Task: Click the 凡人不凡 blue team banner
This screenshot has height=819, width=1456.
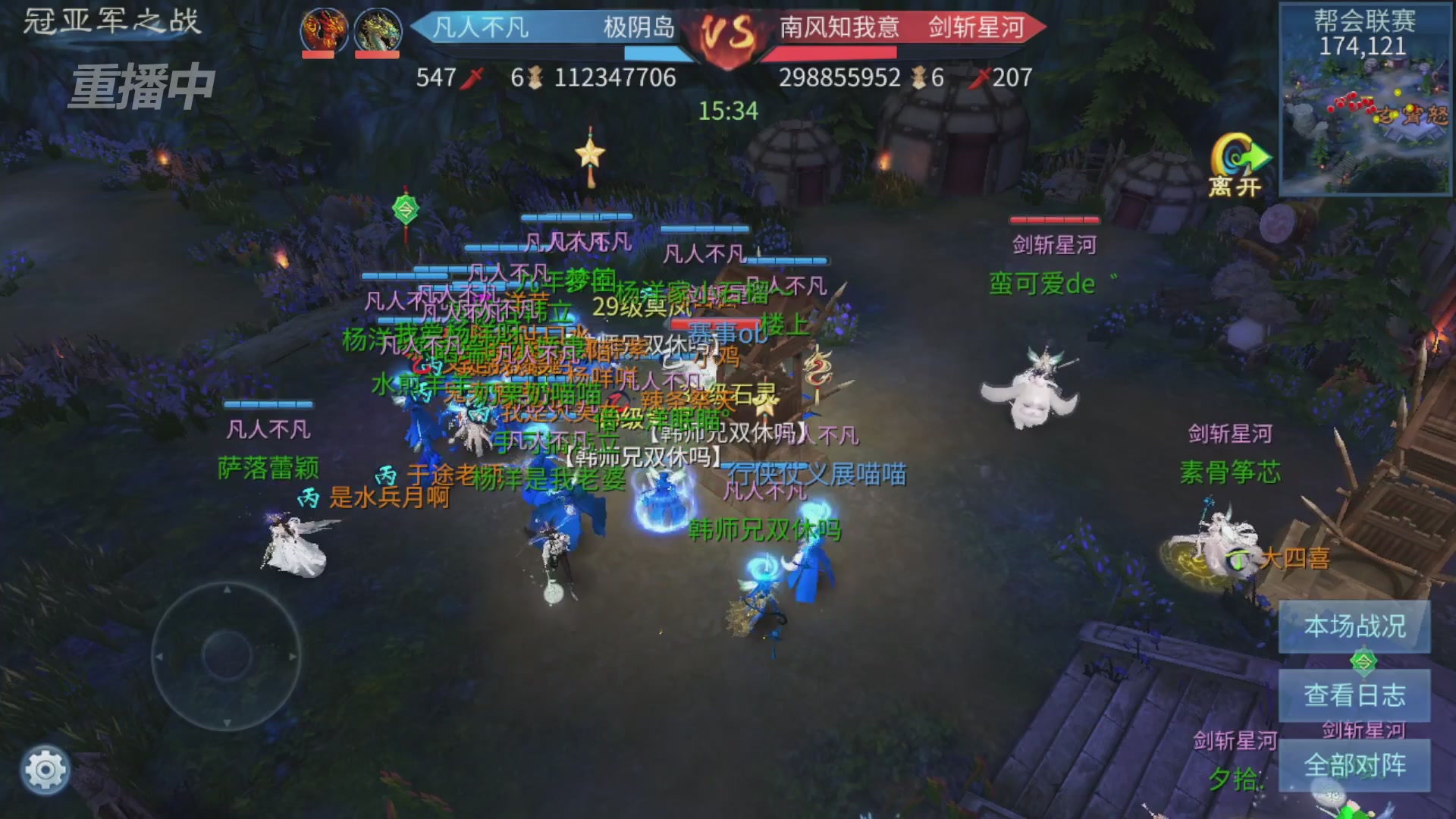Action: 482,27
